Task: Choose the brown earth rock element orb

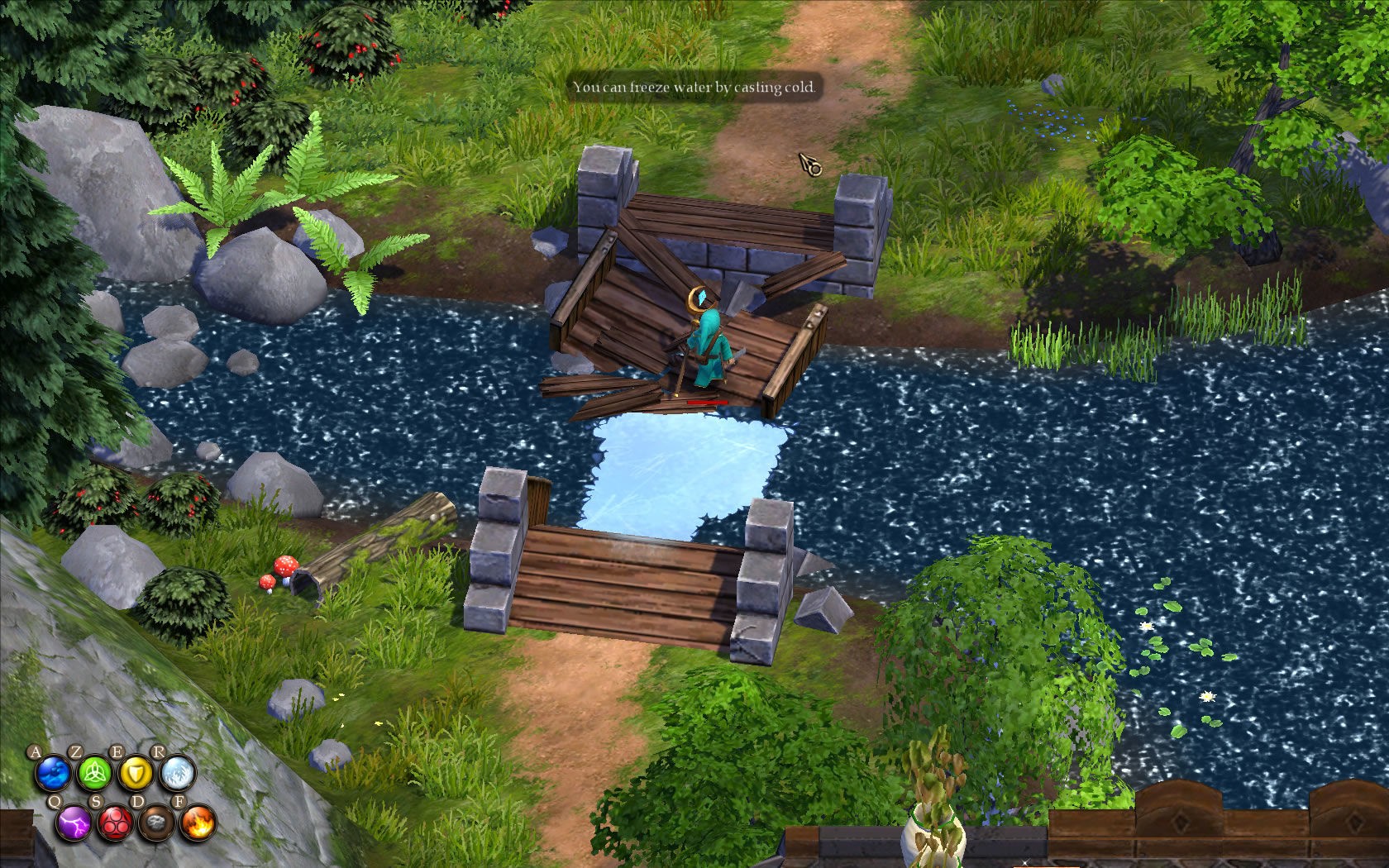Action: 156,823
